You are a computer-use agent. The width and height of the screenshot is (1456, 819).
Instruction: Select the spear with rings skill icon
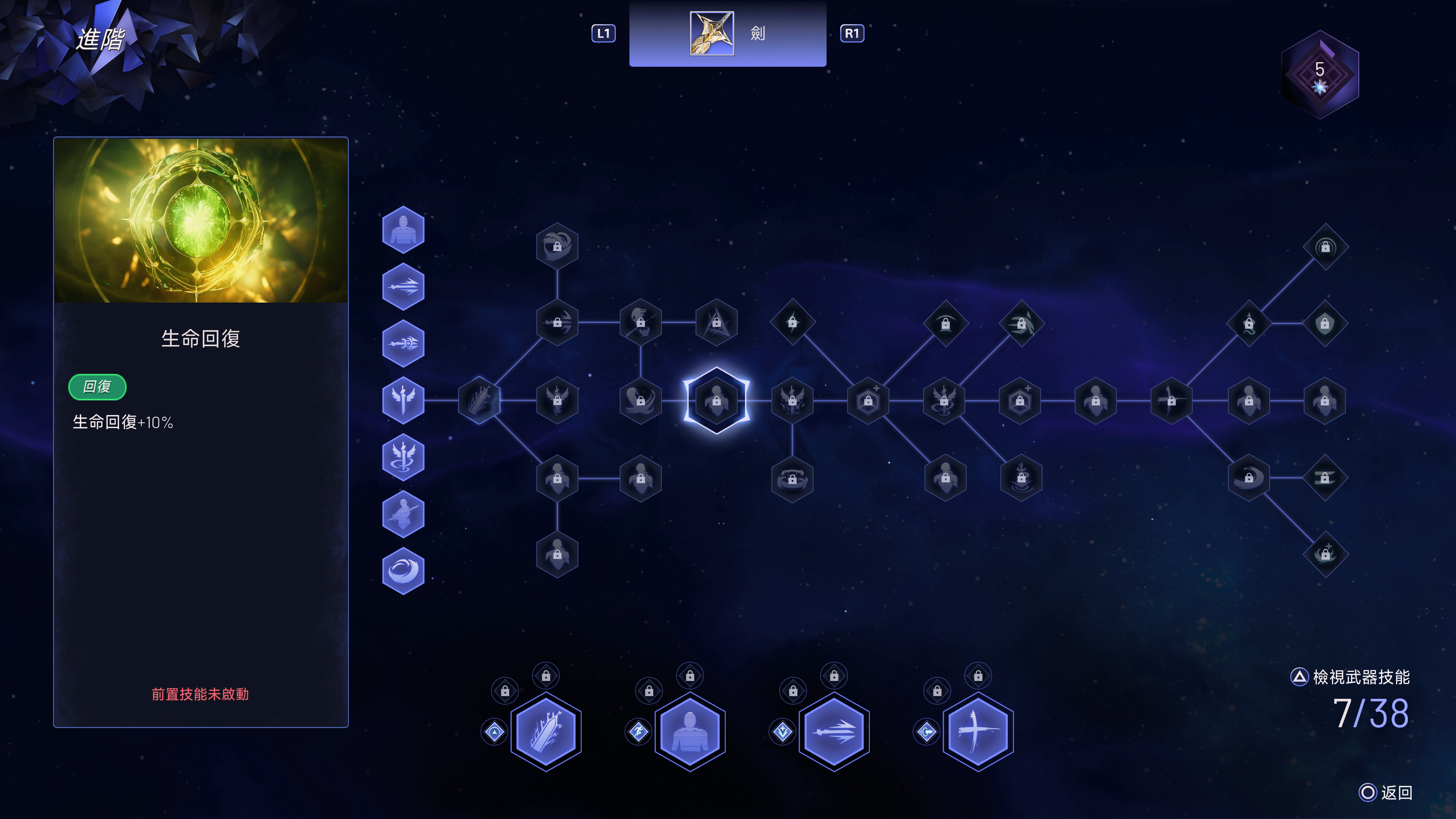coord(403,343)
